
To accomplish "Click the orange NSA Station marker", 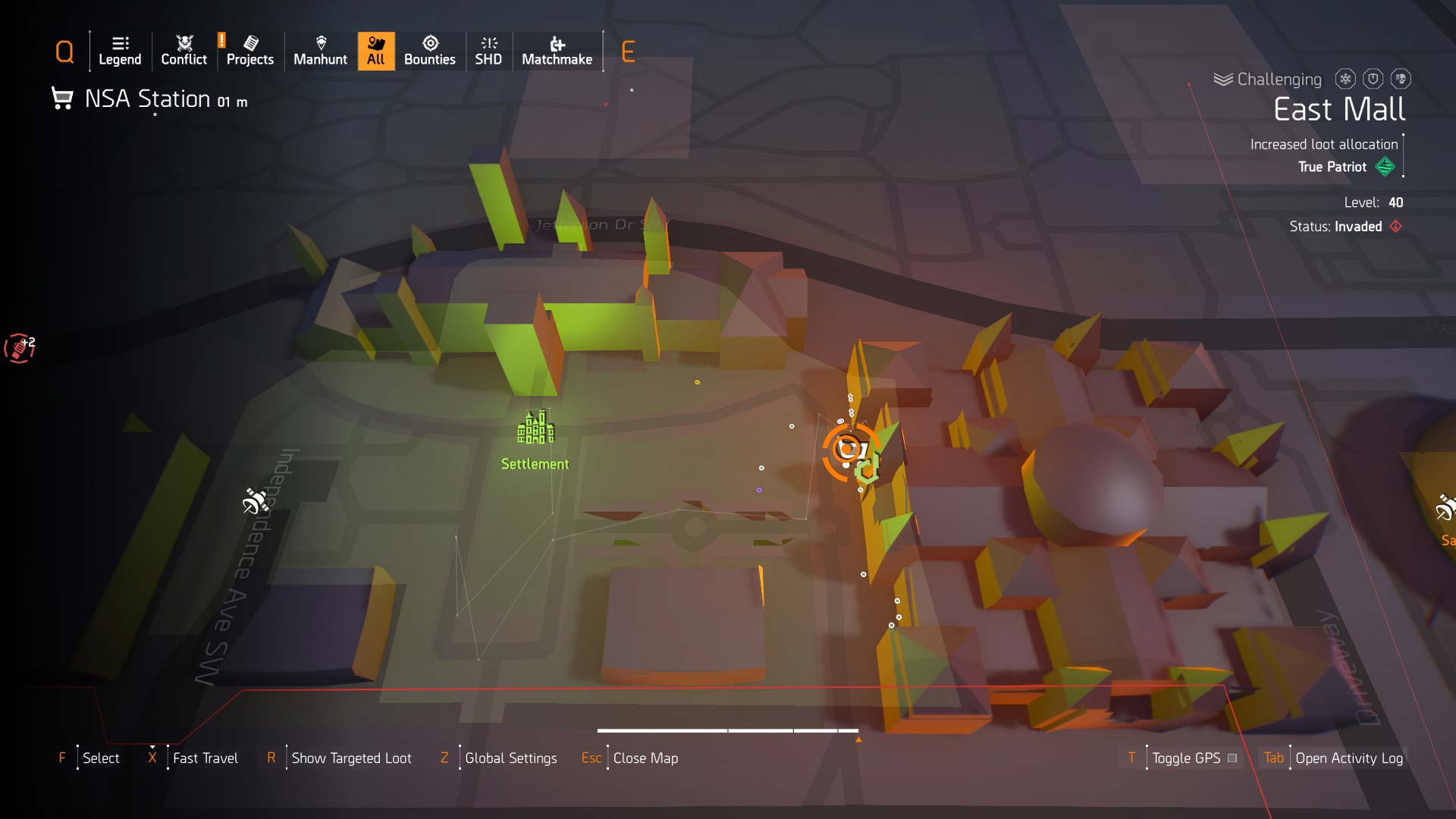I will (847, 450).
